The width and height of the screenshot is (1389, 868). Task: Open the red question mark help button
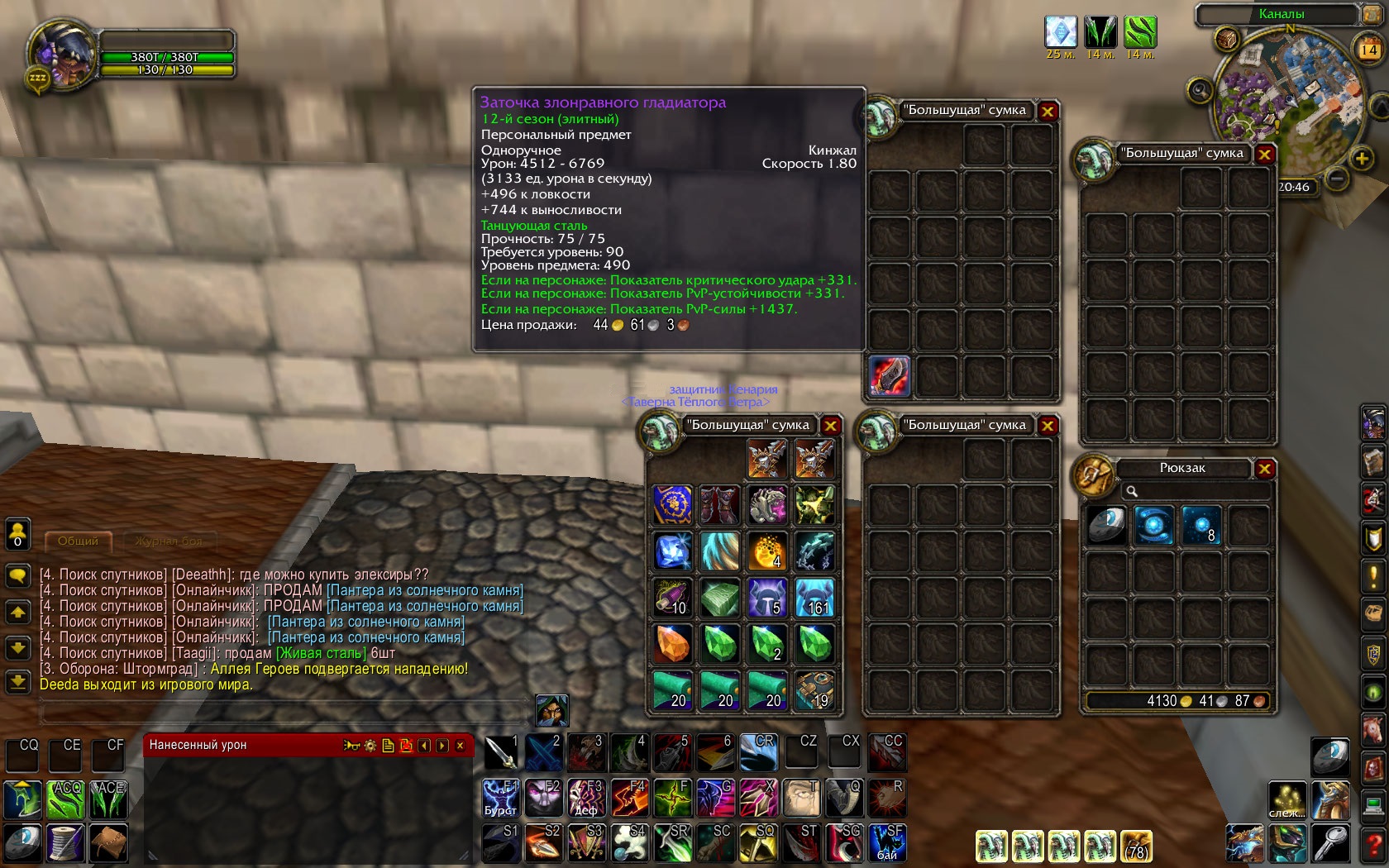click(1374, 844)
